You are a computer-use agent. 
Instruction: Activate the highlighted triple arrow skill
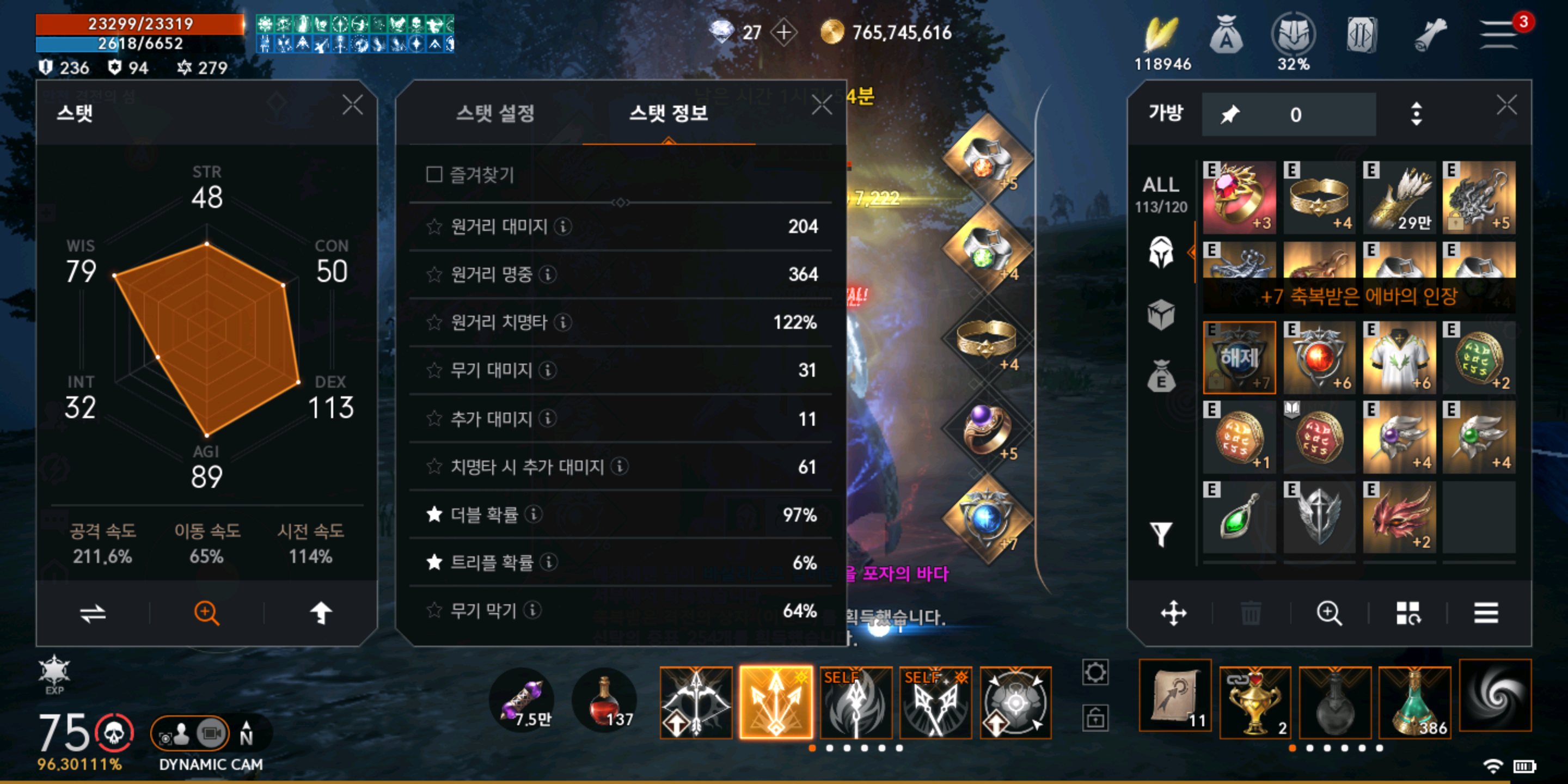click(x=775, y=702)
